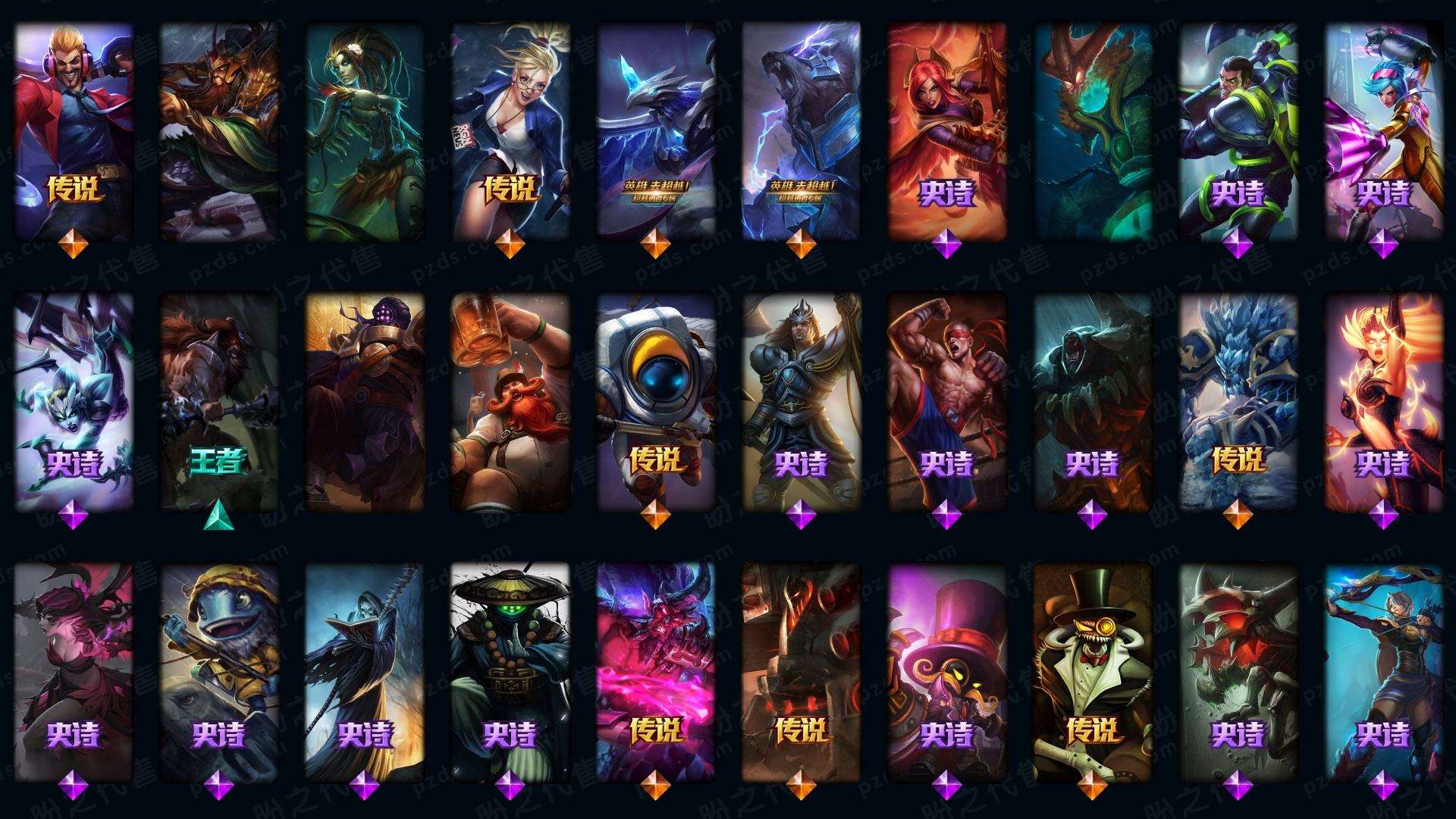The image size is (1456, 819).
Task: Pick the monster in tuxedo and top hat card
Action: [x=1092, y=671]
